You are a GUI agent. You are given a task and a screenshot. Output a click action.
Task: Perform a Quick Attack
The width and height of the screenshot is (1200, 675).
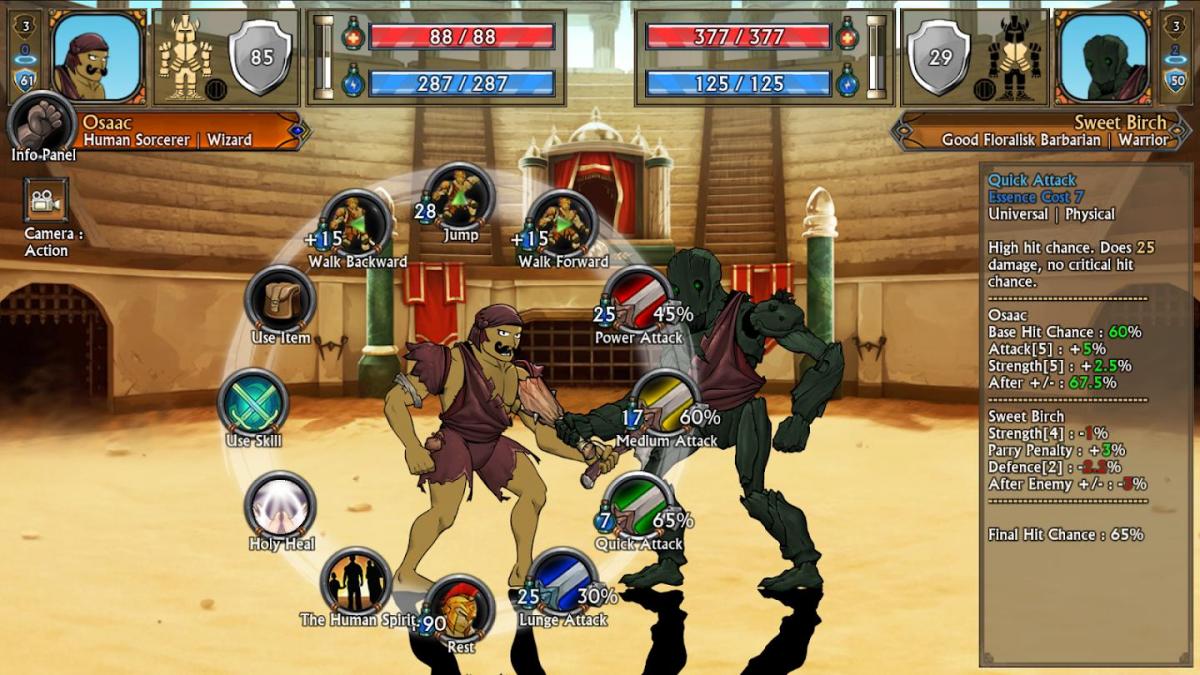639,507
